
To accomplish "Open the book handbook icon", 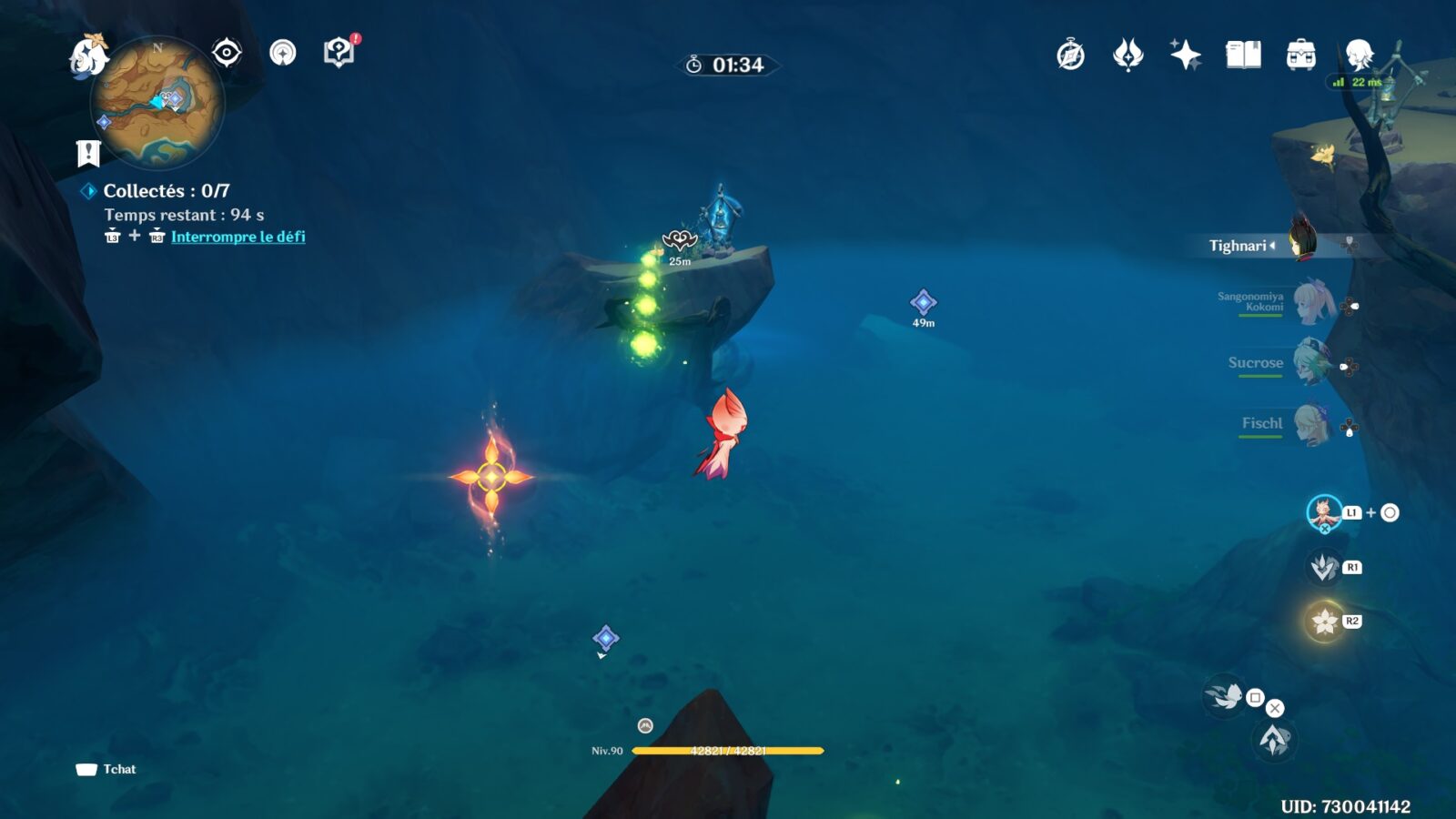I will tap(1243, 56).
